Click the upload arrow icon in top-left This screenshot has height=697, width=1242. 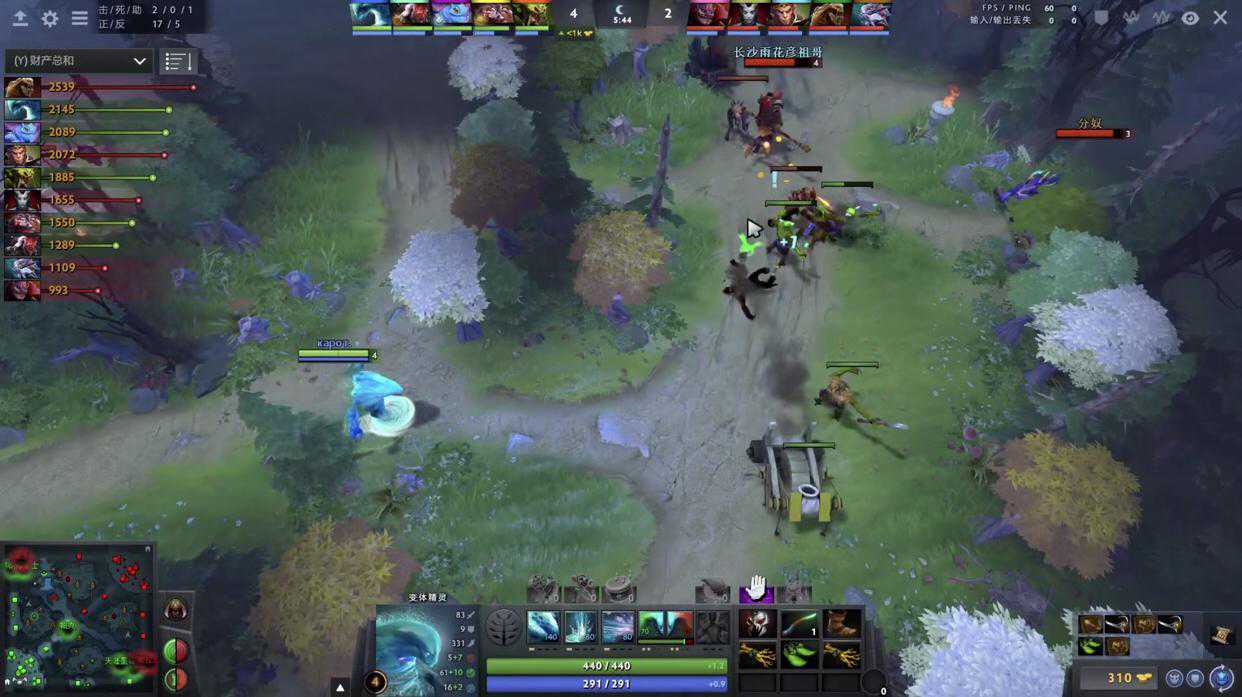20,18
